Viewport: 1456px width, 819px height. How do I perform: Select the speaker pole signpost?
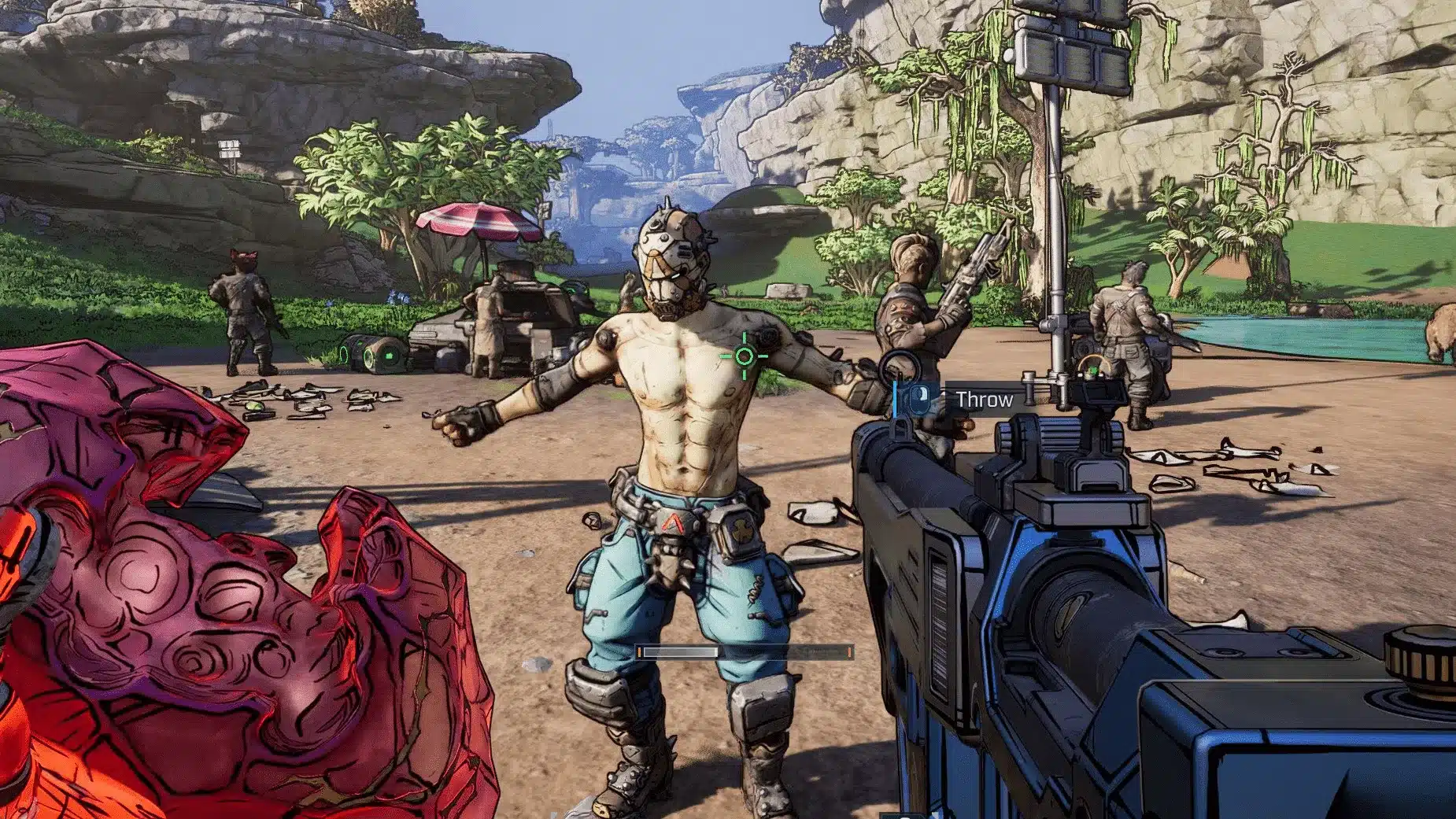[1055, 157]
